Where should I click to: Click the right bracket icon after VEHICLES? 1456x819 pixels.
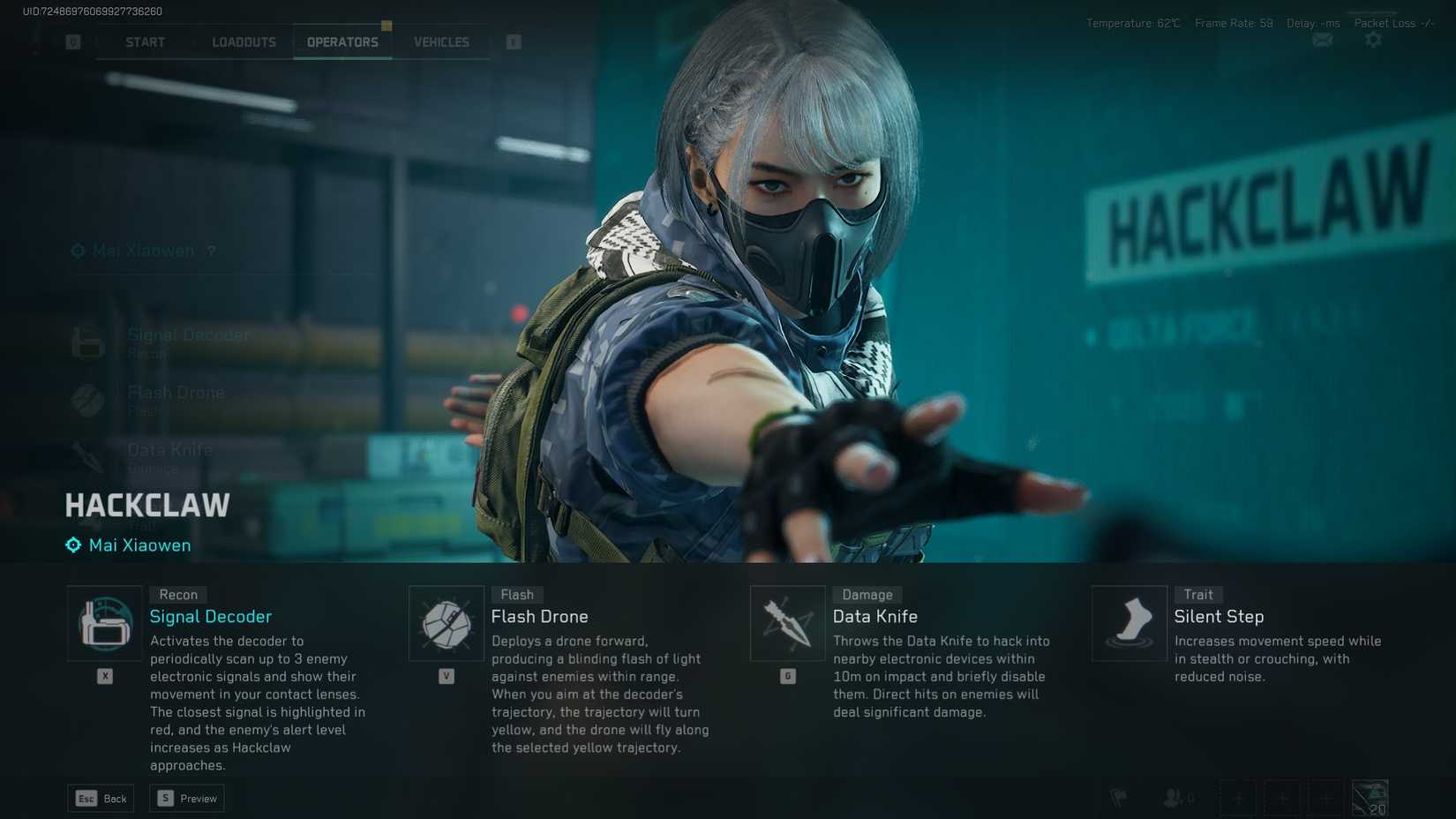pos(513,41)
